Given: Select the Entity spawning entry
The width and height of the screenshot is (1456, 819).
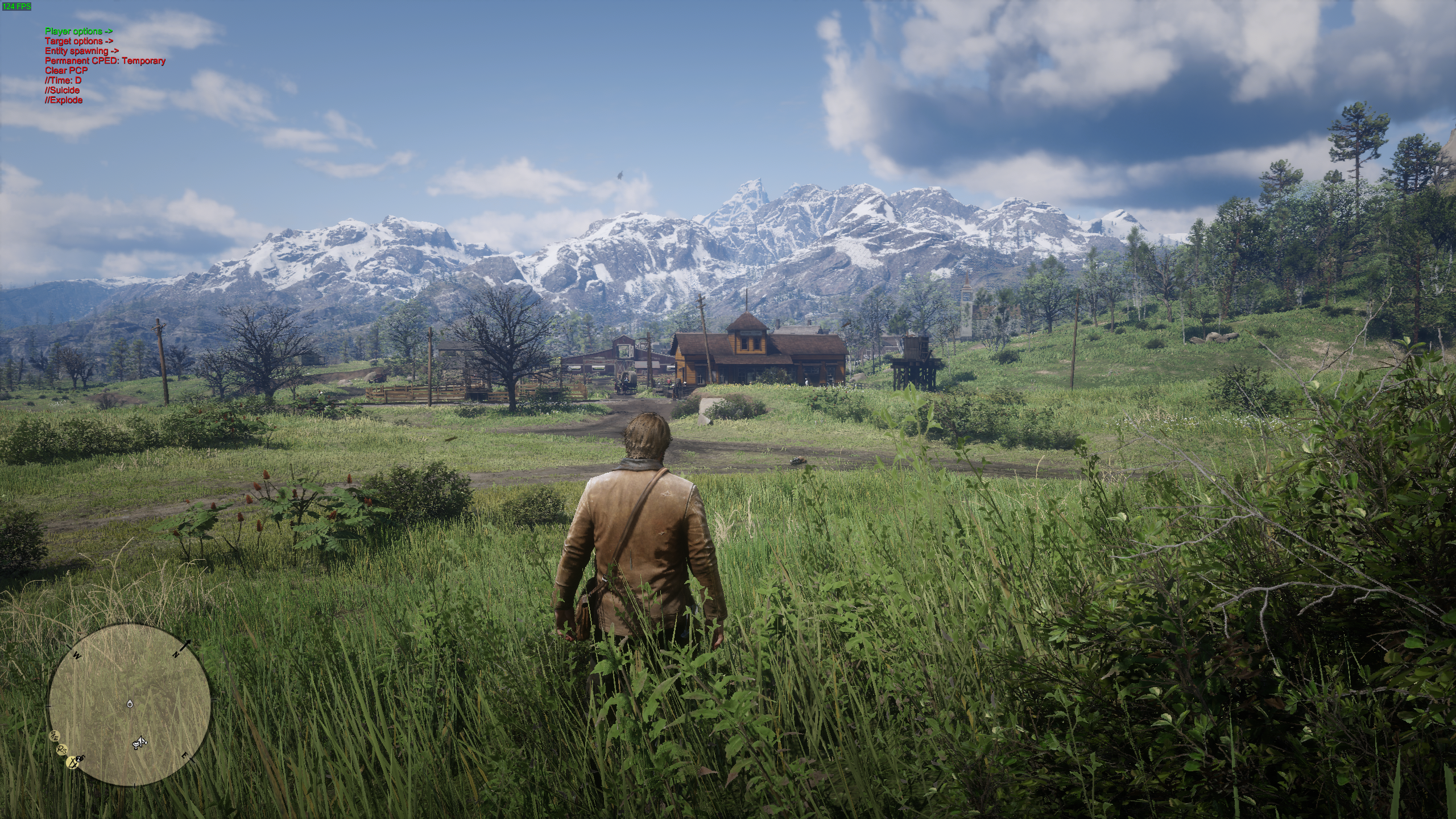Looking at the screenshot, I should 81,51.
